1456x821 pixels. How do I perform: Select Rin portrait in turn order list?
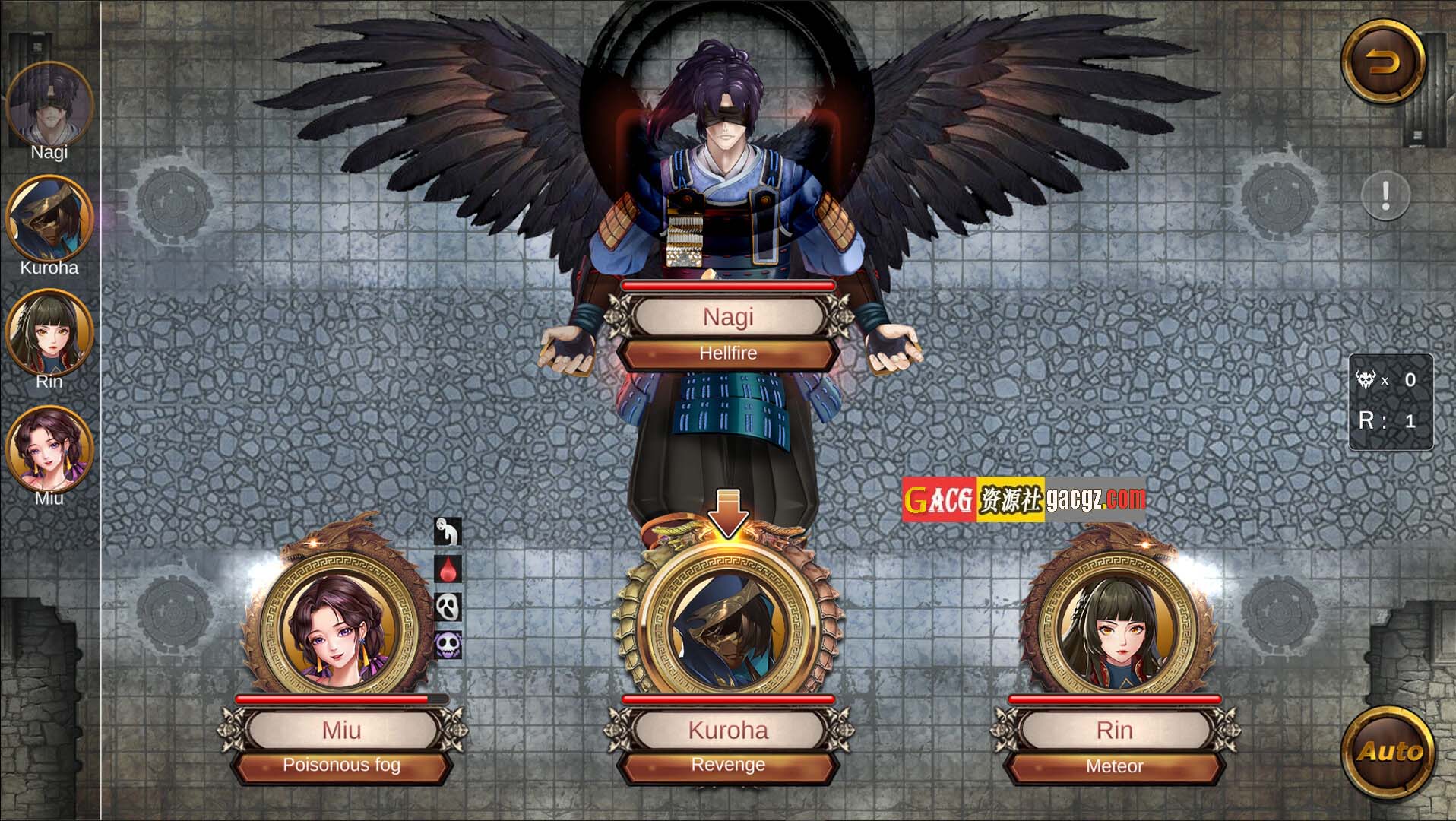point(49,333)
